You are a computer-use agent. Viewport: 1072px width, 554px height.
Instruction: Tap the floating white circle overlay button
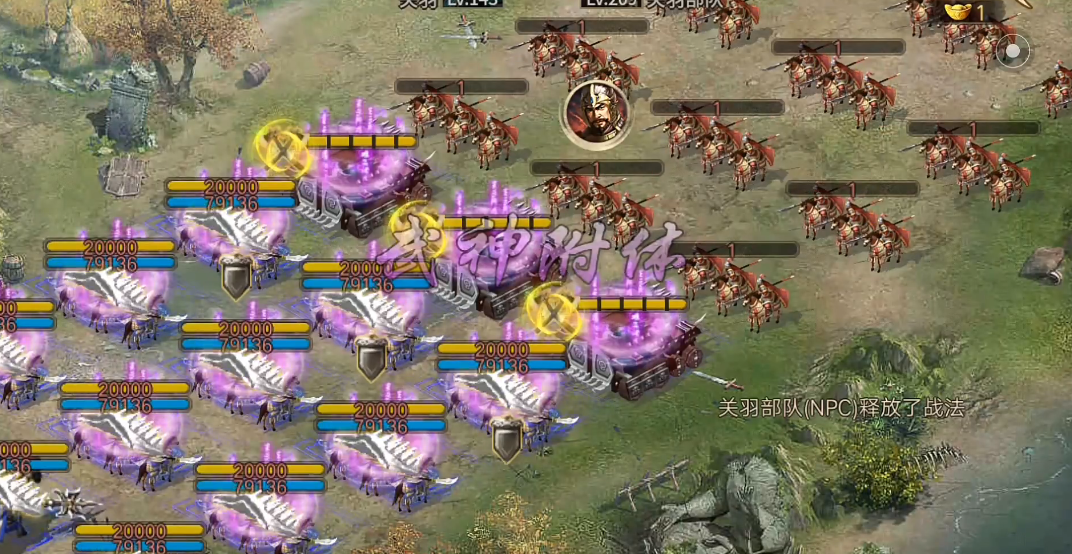point(1013,51)
